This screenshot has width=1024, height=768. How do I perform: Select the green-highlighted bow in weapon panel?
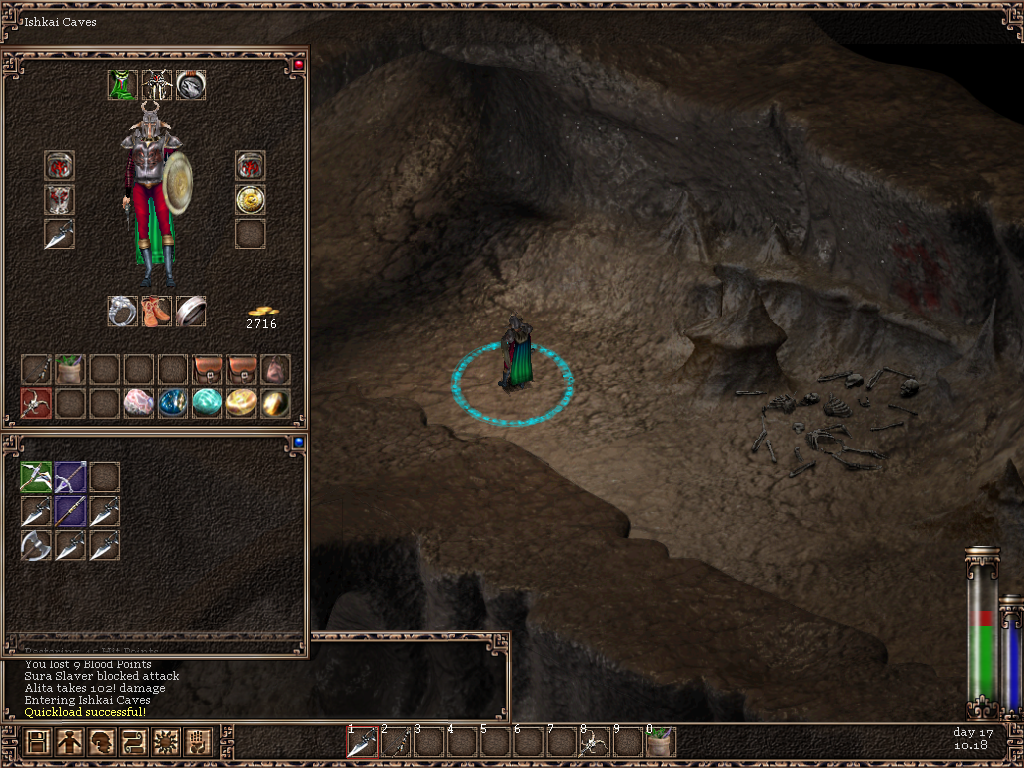37,477
